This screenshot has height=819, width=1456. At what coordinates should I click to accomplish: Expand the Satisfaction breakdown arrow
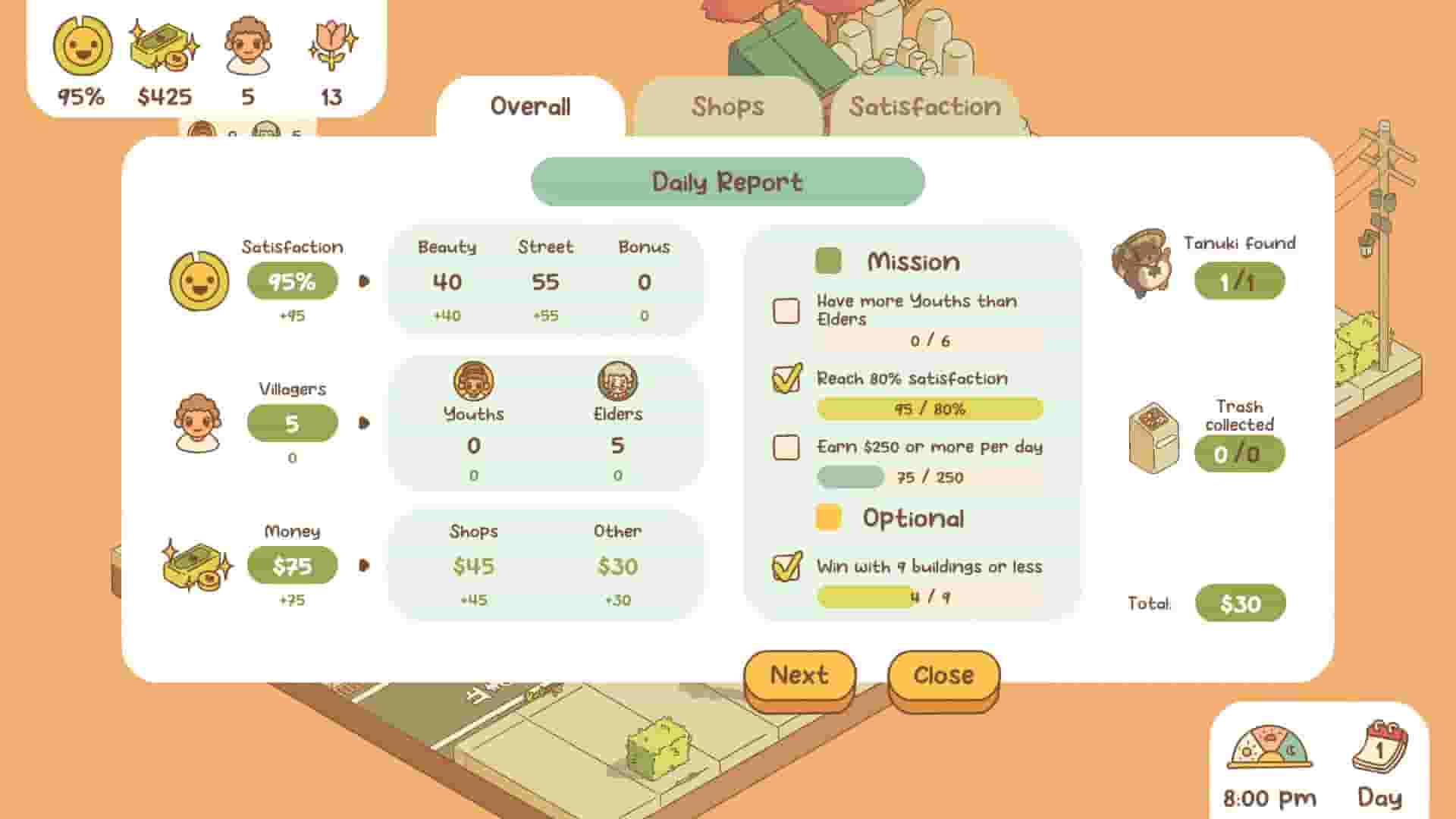(363, 281)
